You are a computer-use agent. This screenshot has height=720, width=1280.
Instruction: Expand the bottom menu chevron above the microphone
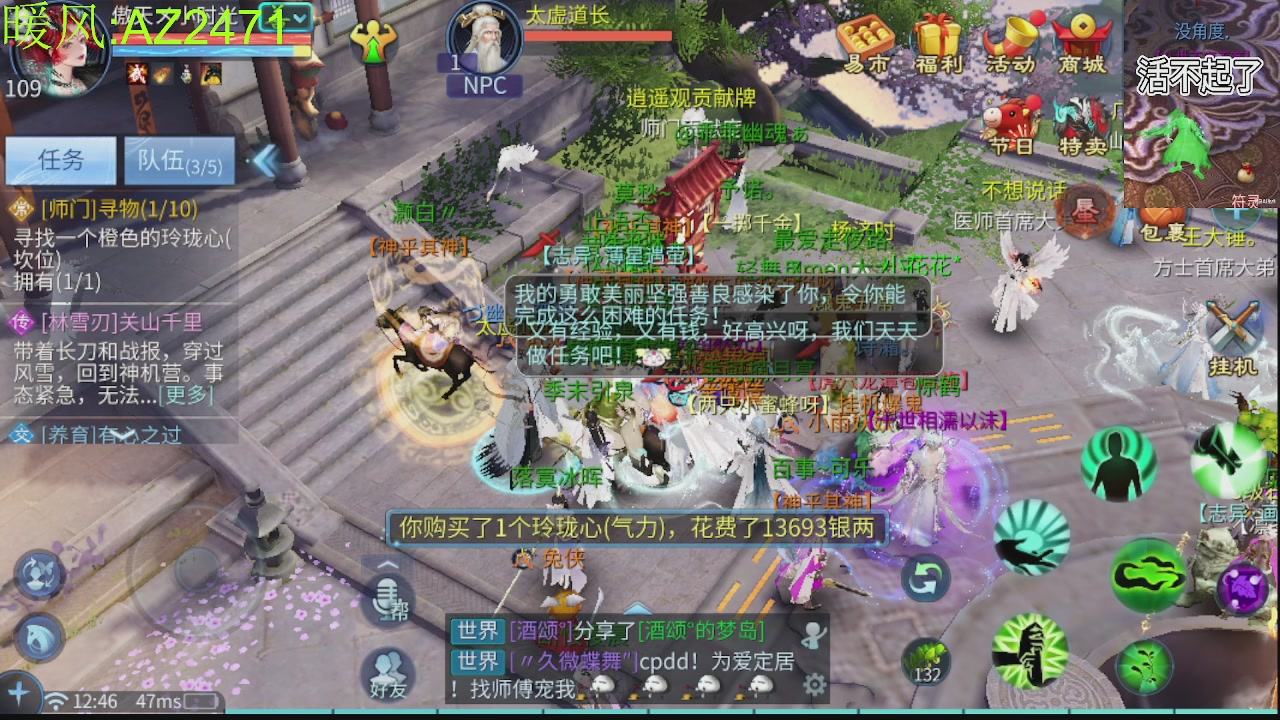point(386,565)
